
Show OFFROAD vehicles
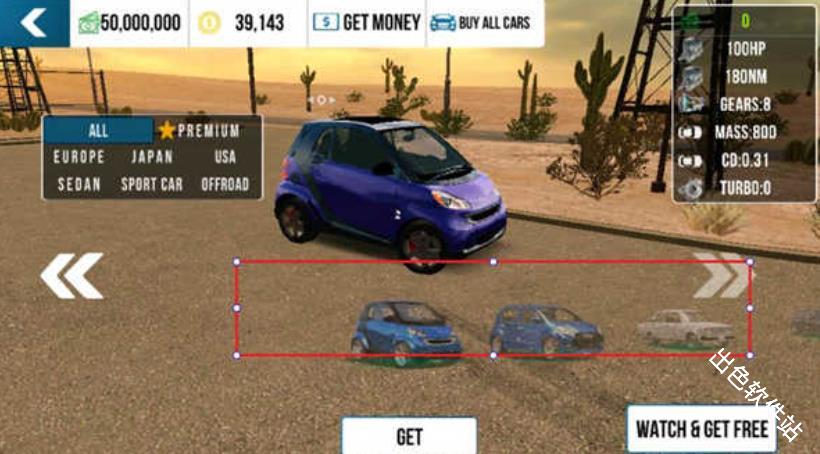(x=225, y=184)
